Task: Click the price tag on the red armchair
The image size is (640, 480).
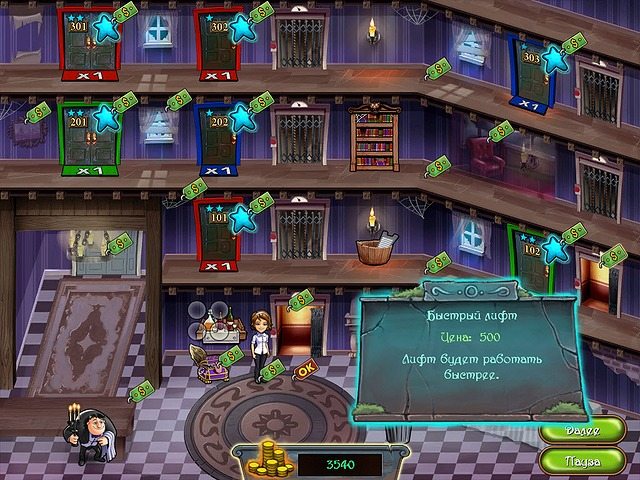Action: [x=502, y=131]
